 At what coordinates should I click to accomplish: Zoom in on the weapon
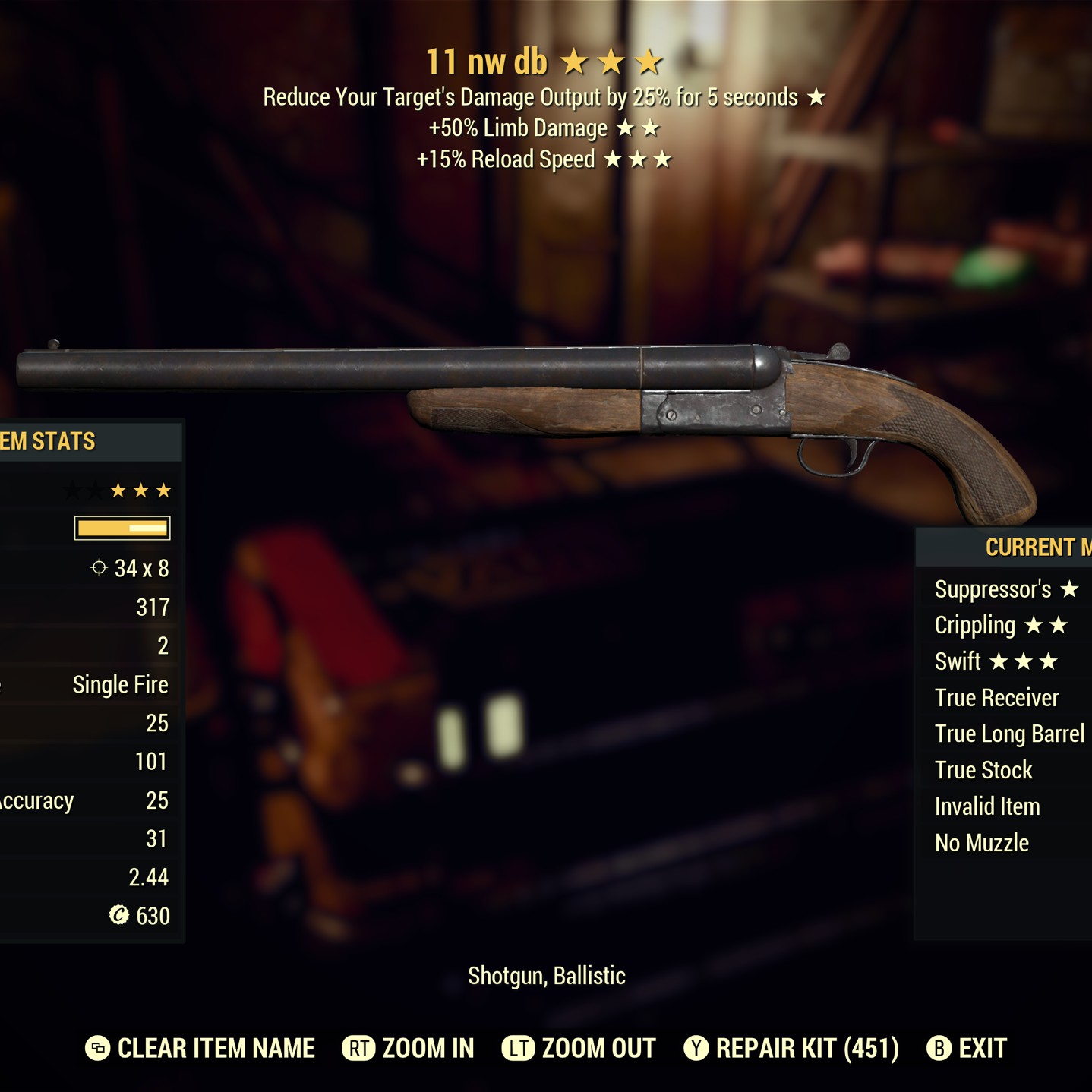409,1049
